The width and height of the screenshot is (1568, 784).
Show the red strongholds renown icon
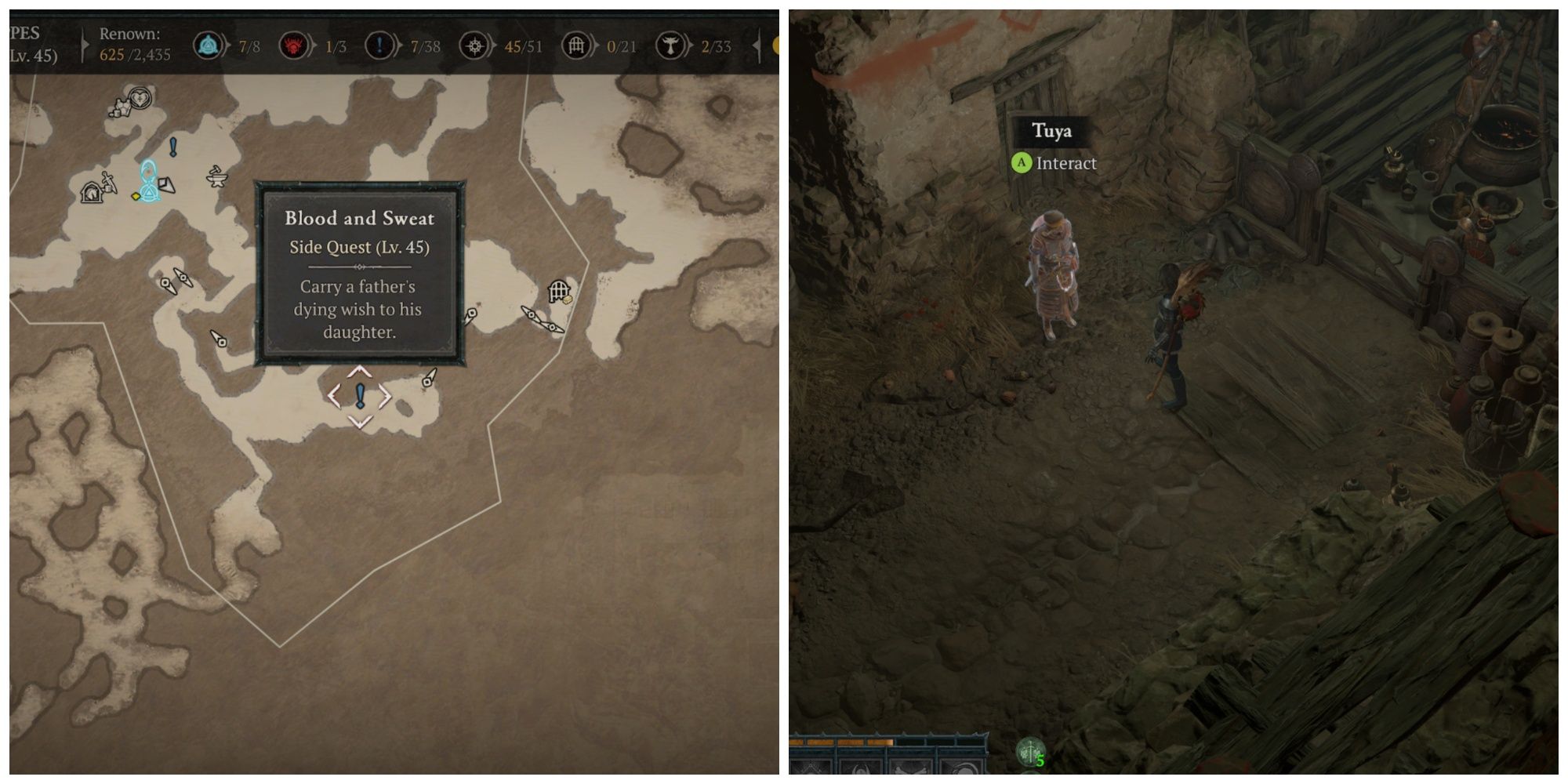pos(293,46)
